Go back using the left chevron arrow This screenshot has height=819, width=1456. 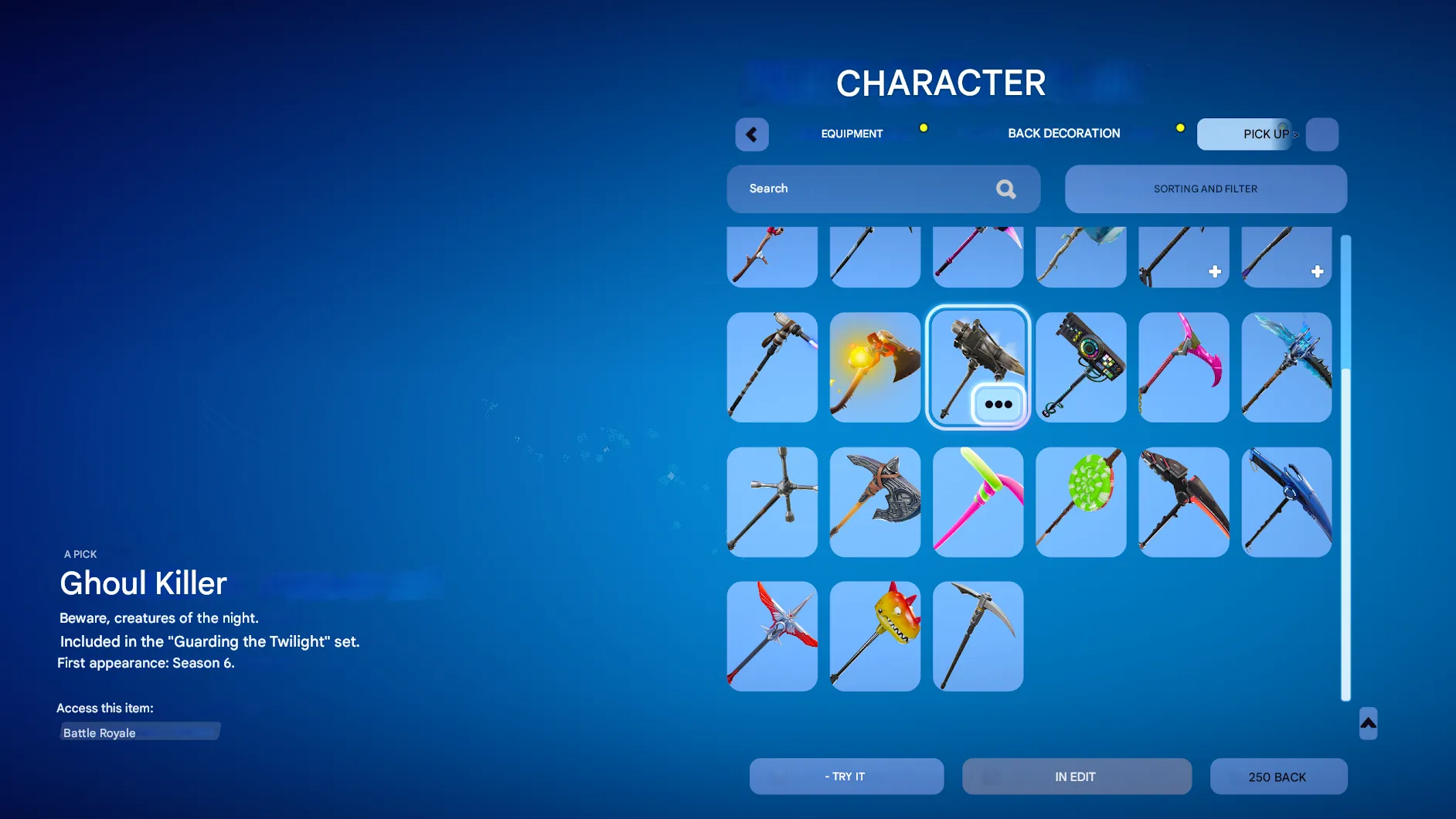click(751, 134)
